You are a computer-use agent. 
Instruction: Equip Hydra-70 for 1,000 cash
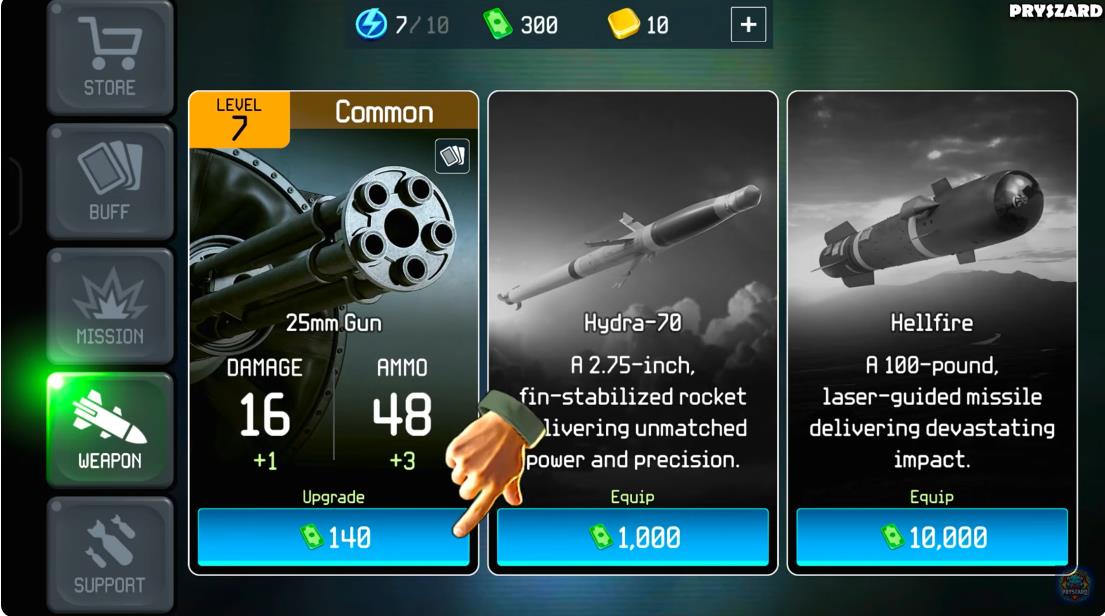coord(632,537)
